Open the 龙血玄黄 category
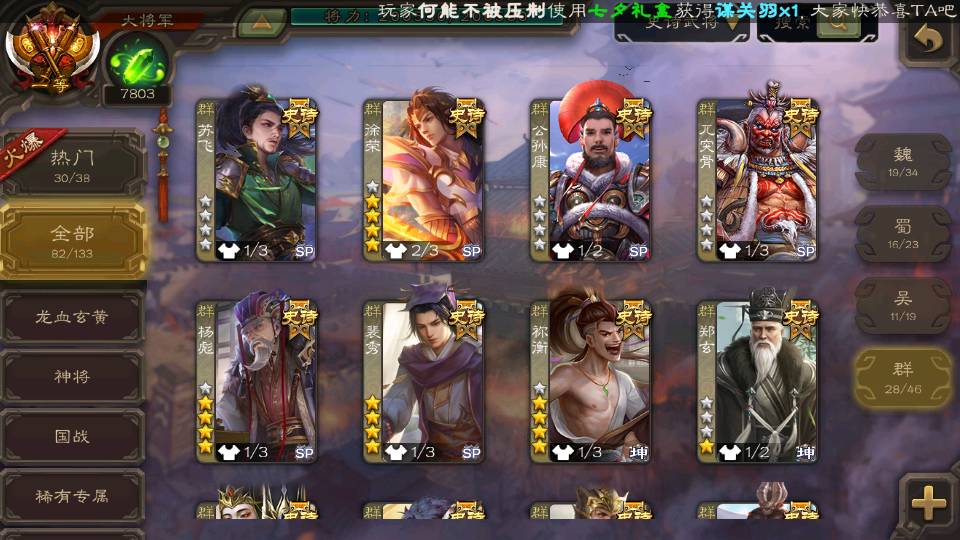The height and width of the screenshot is (540, 960). pyautogui.click(x=72, y=317)
